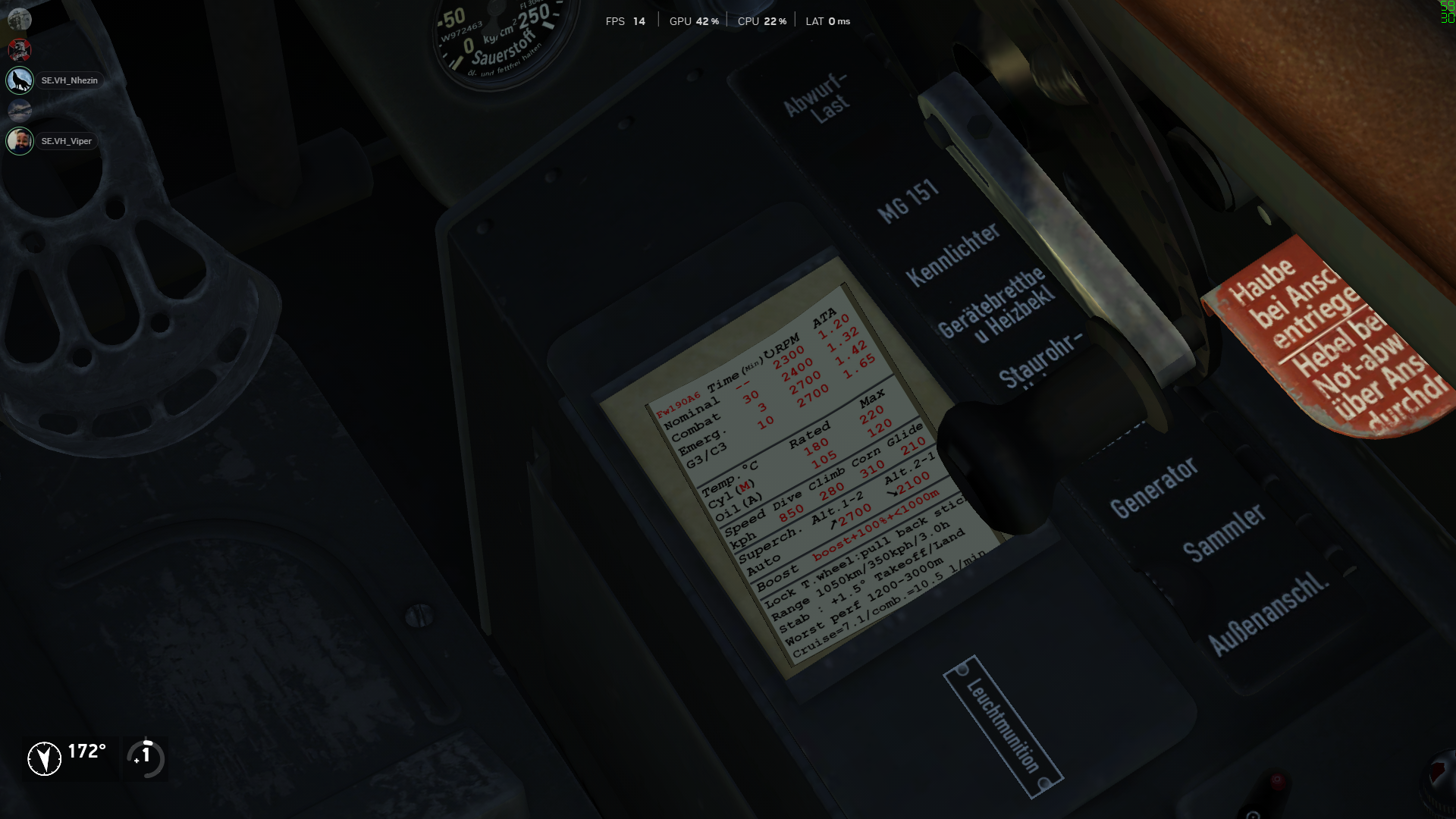The image size is (1456, 819).
Task: Click the SE.VH_Nhezin wolf avatar icon
Action: pyautogui.click(x=20, y=80)
